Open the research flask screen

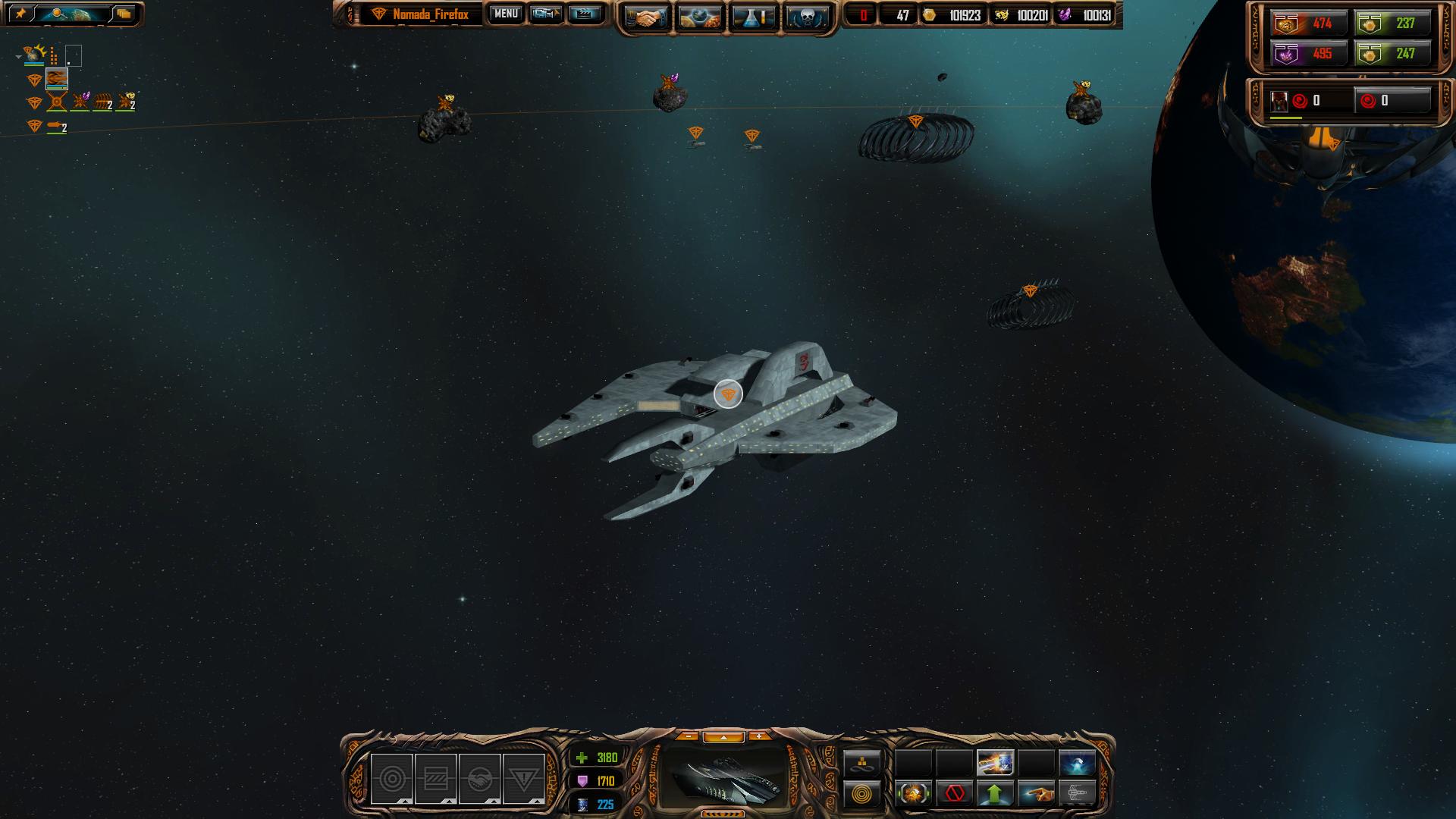point(753,17)
